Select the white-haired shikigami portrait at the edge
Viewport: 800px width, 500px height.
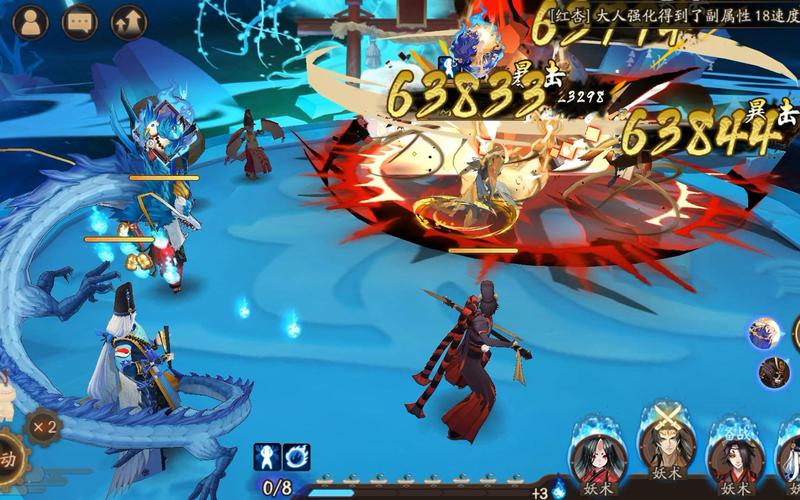click(x=790, y=458)
